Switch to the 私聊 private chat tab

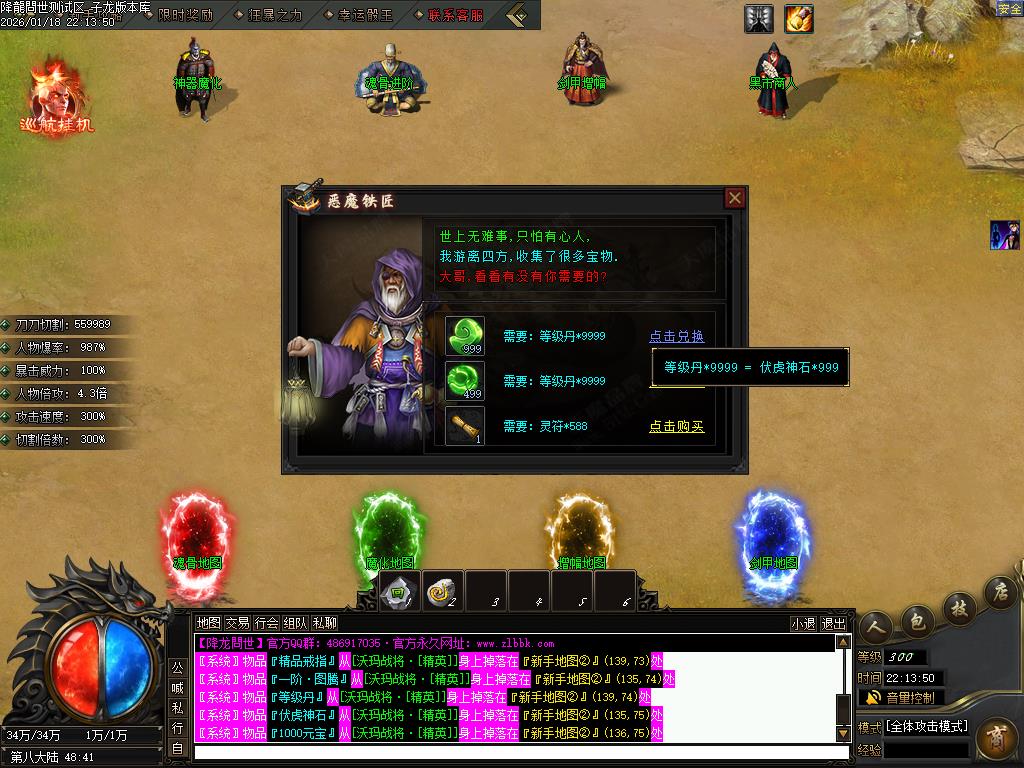point(325,622)
